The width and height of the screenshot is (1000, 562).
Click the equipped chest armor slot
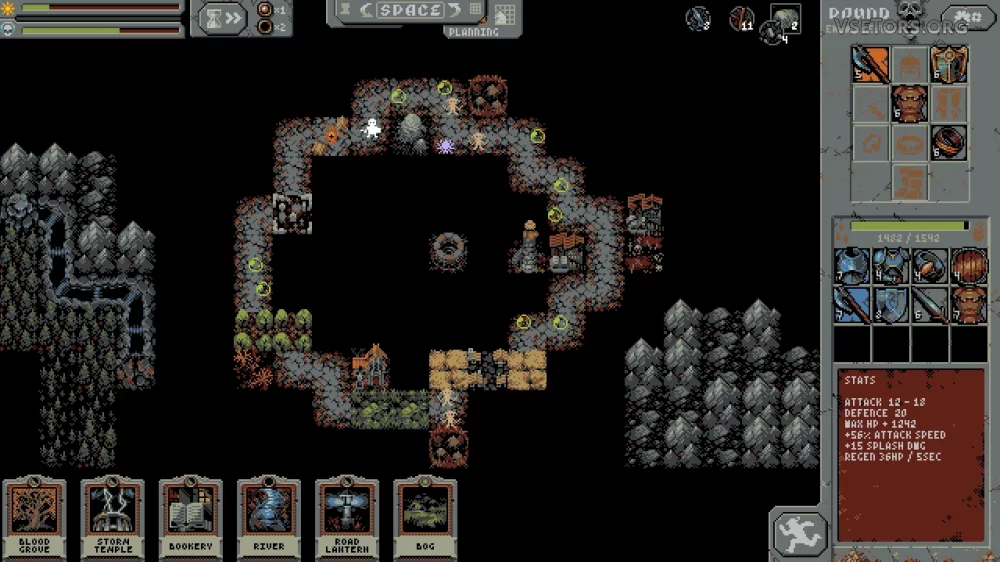(909, 104)
